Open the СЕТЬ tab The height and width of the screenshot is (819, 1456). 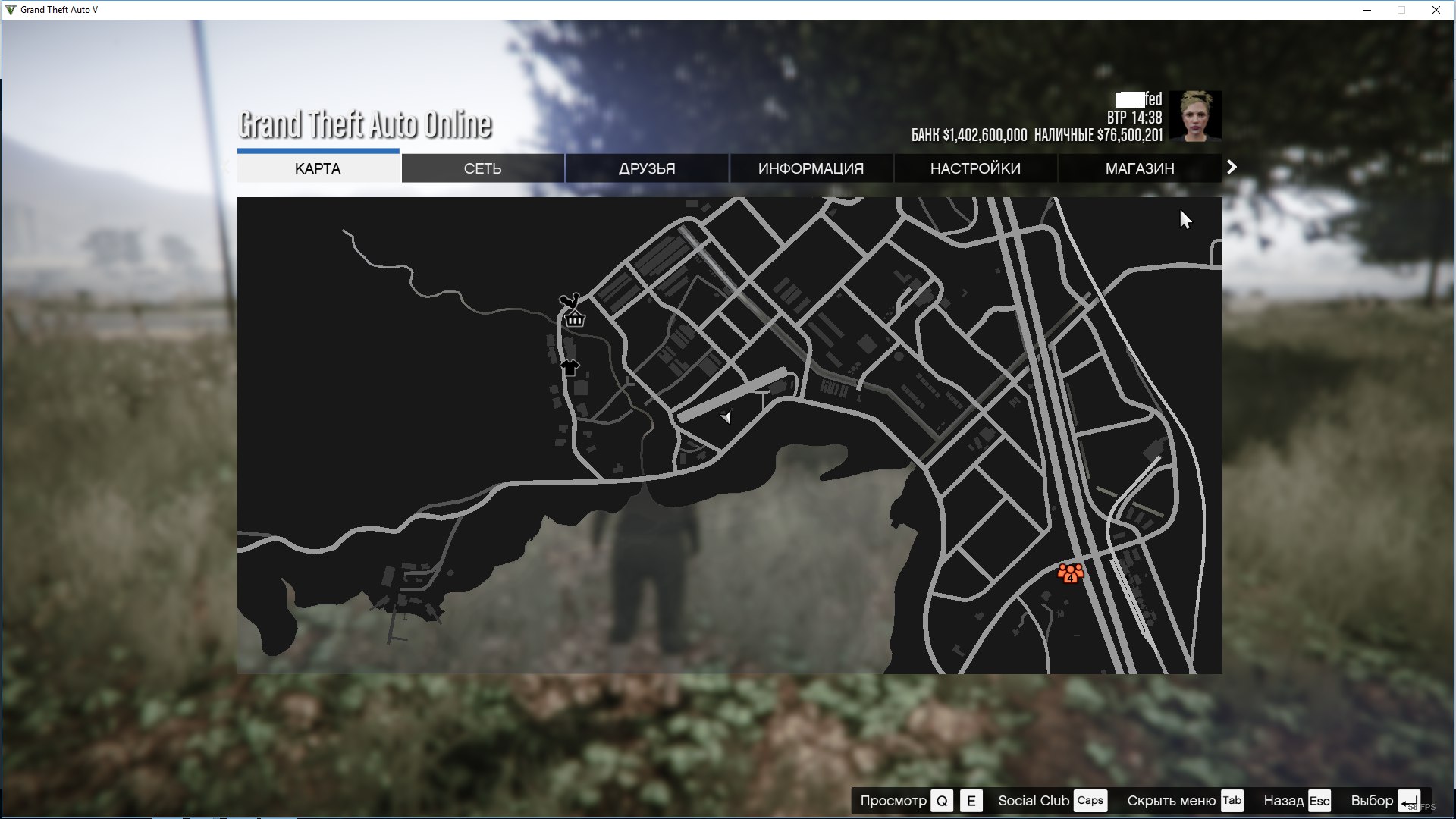[482, 168]
